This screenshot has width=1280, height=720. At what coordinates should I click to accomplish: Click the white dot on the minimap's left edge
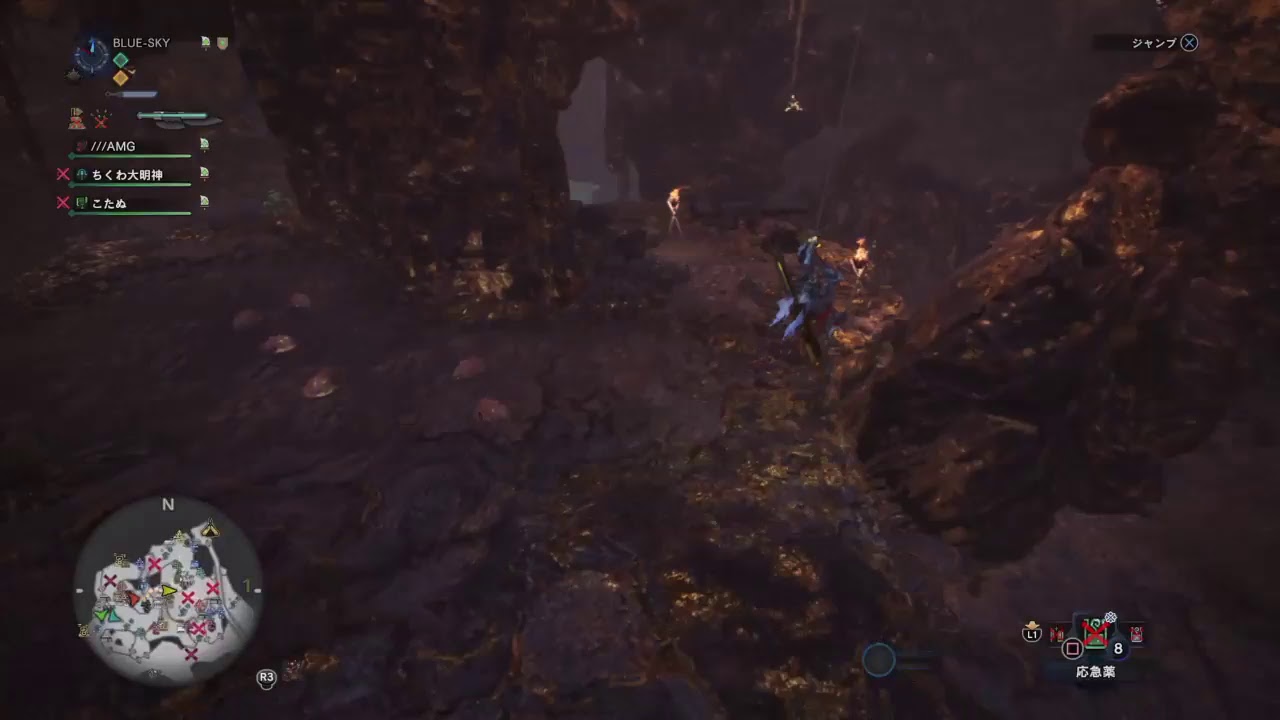(80, 589)
